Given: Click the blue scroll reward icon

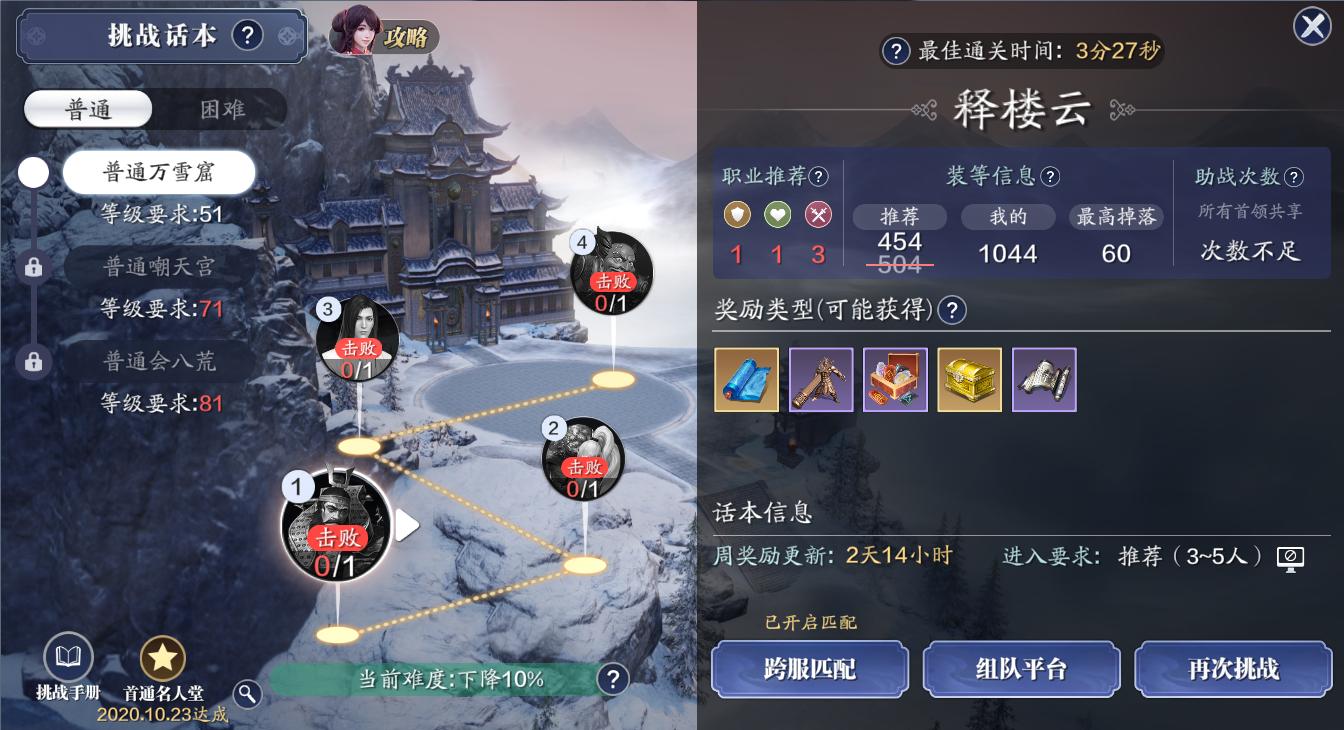Looking at the screenshot, I should 746,379.
